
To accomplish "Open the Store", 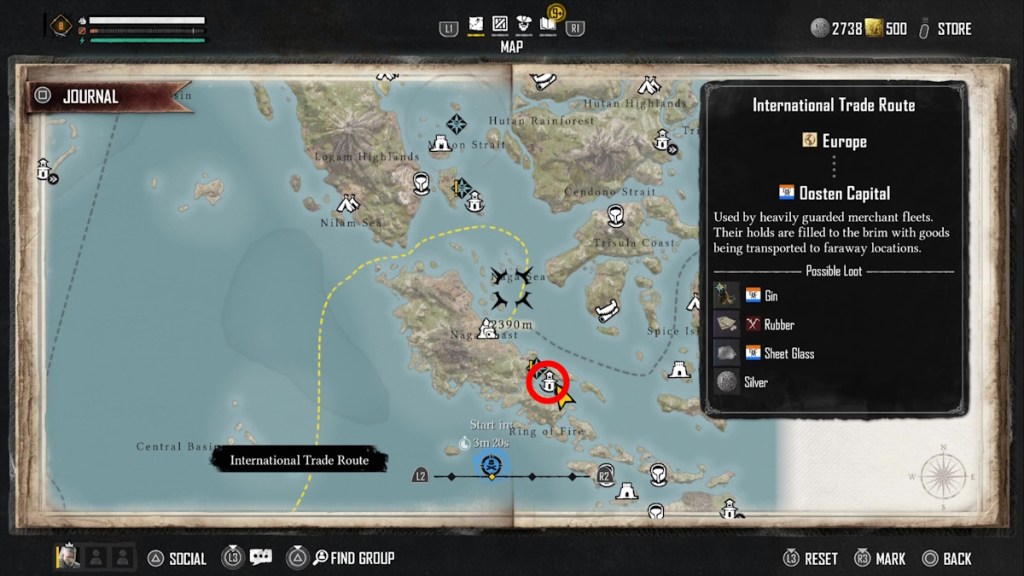I will pos(953,29).
